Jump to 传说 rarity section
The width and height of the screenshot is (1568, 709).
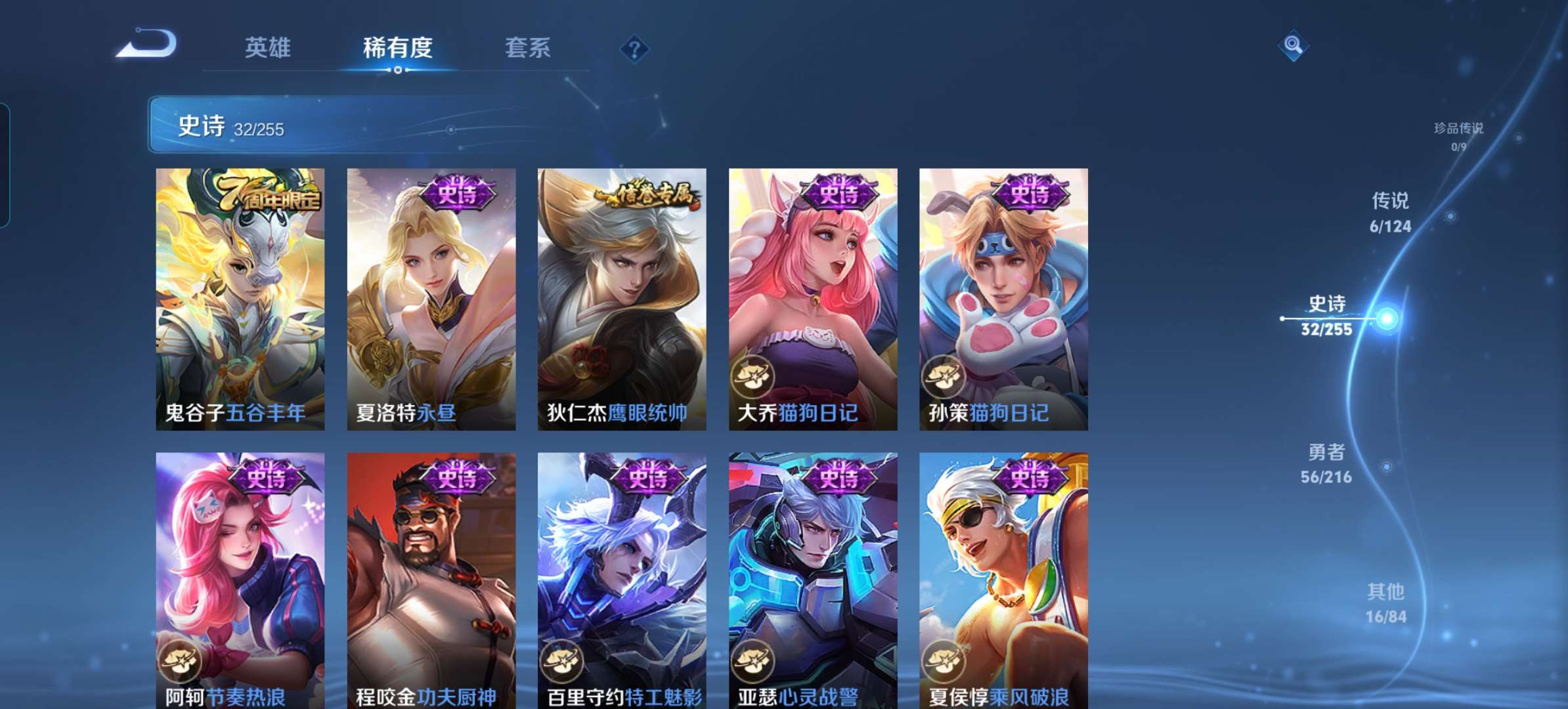point(1390,212)
